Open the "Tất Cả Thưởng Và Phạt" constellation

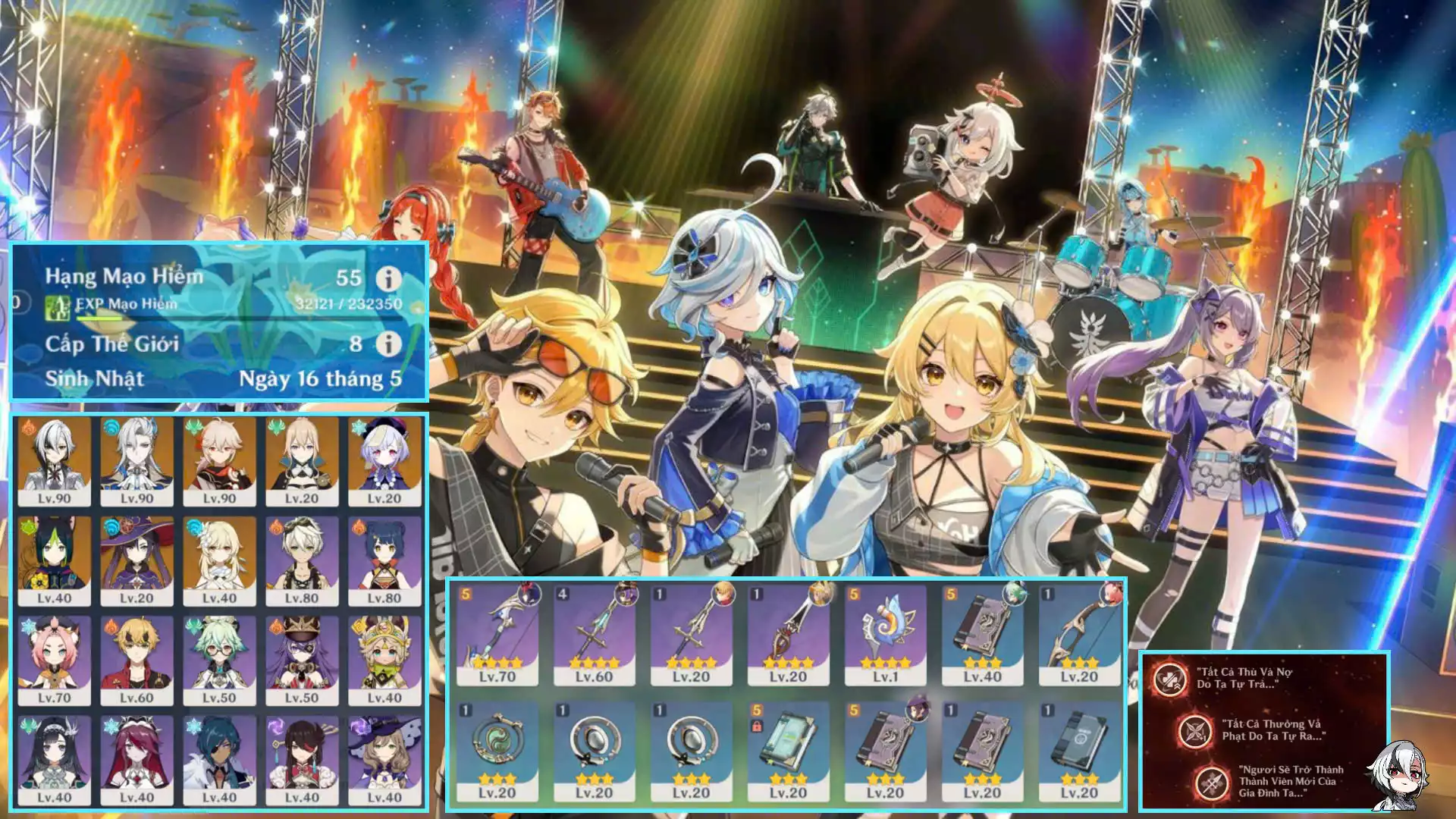point(1195,731)
